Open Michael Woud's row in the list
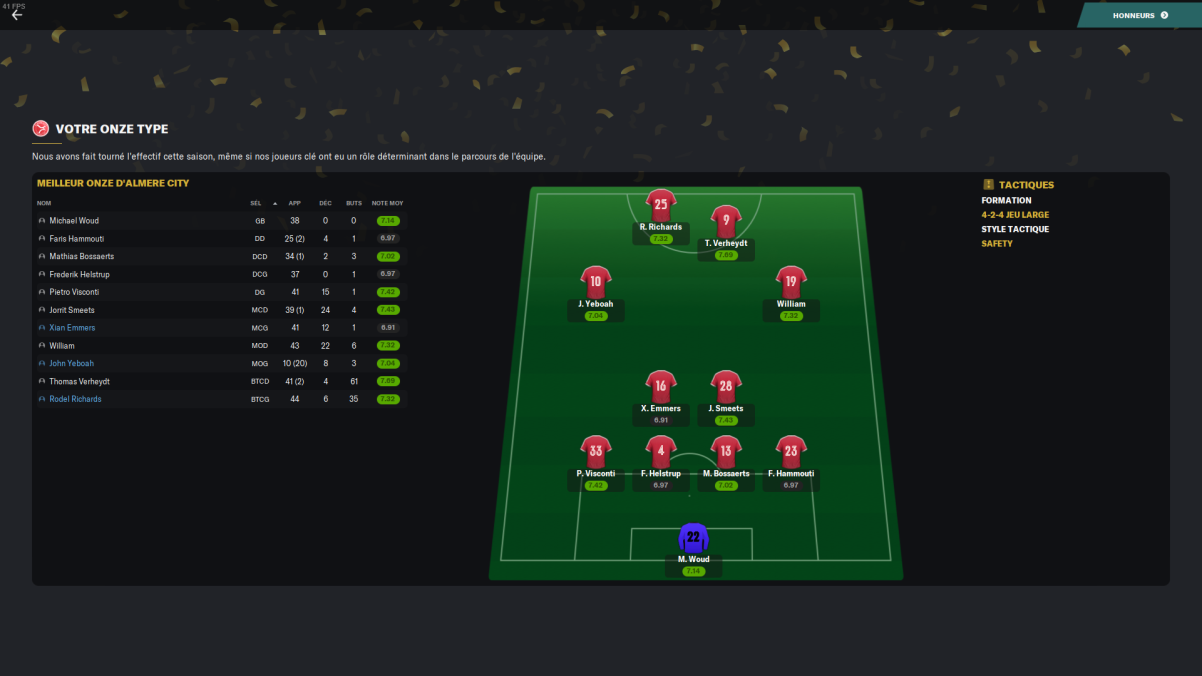 [74, 221]
